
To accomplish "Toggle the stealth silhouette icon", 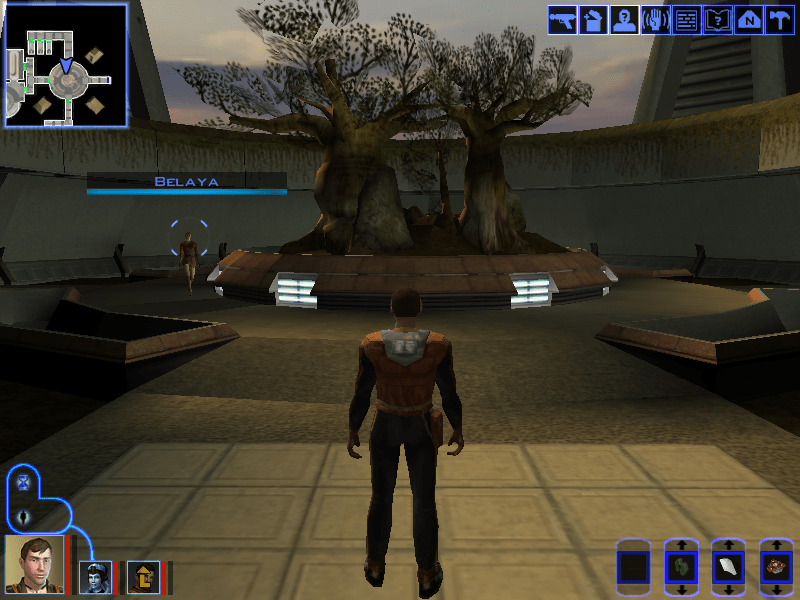I will 24,517.
